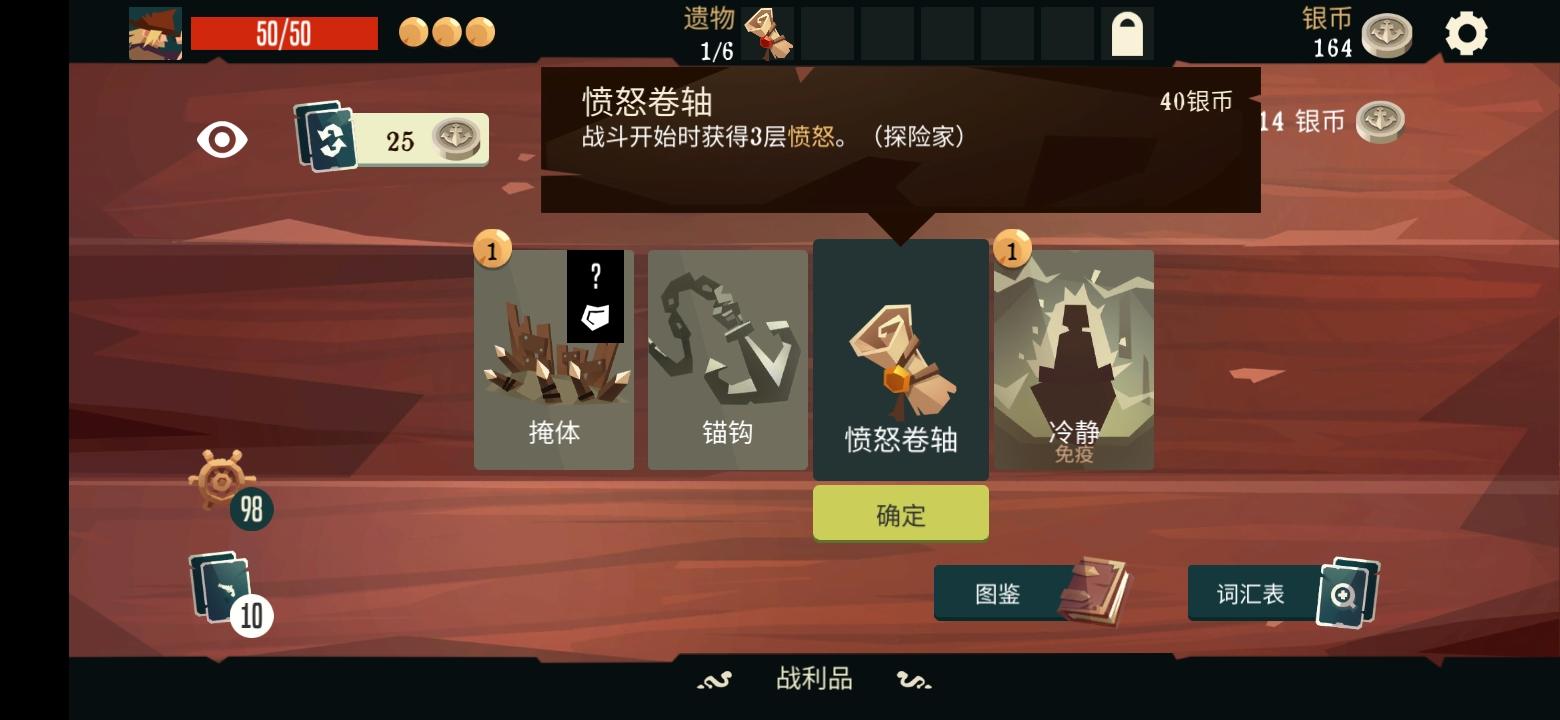Select the 愤怒卷轴 relic in the relic bar
The width and height of the screenshot is (1560, 720).
[769, 34]
